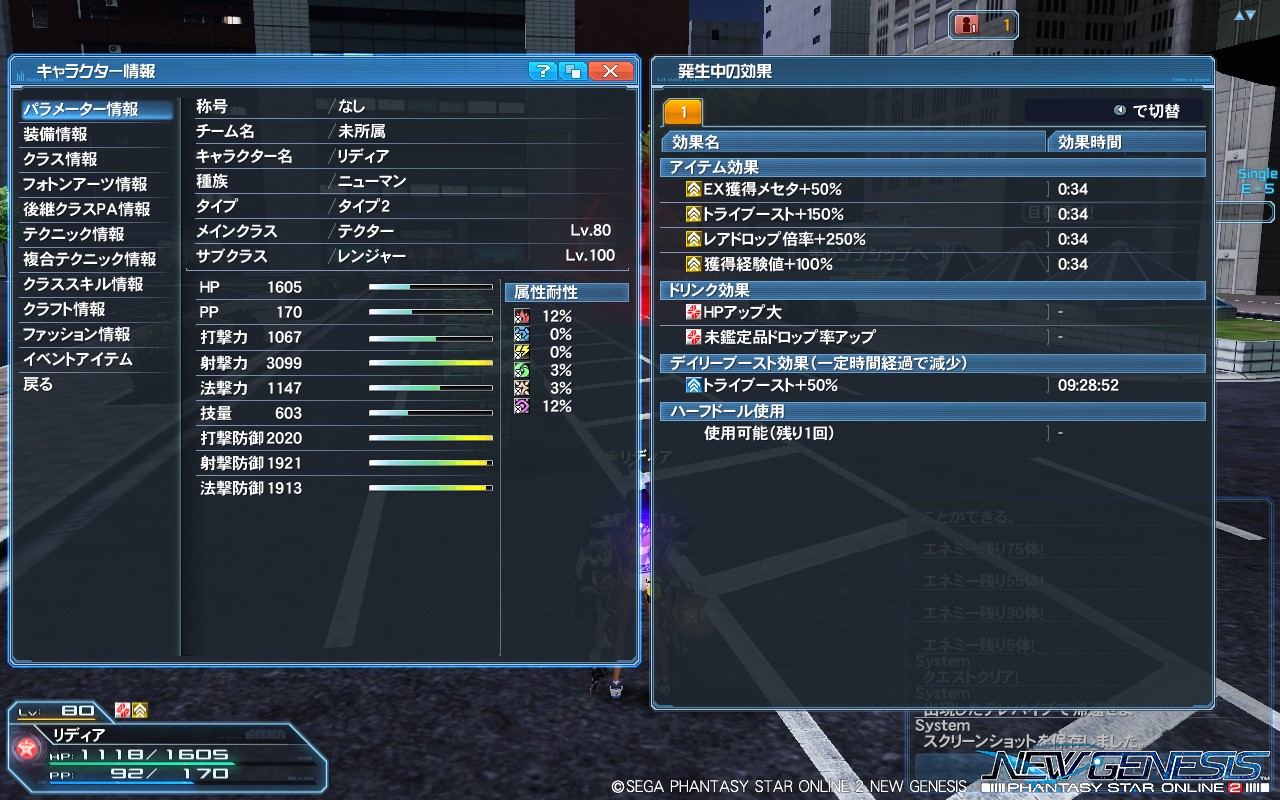Click the トライブースト+150% effect icon
This screenshot has height=800, width=1280.
point(695,213)
